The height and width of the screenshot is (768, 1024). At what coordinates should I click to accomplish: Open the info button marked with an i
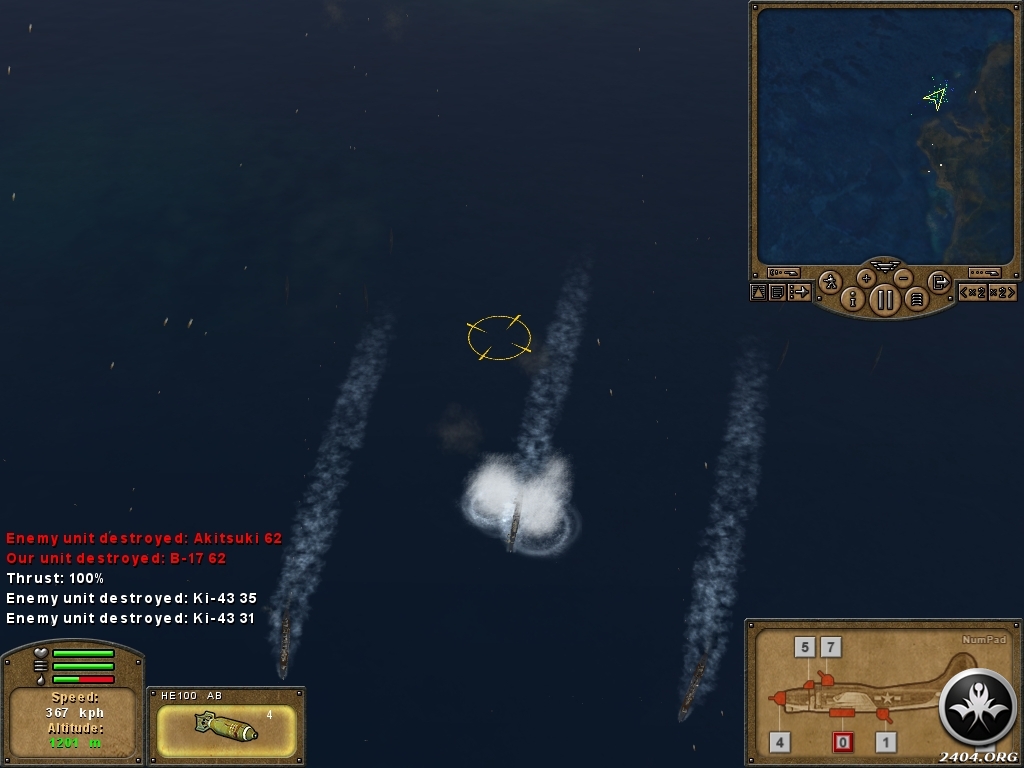(853, 298)
